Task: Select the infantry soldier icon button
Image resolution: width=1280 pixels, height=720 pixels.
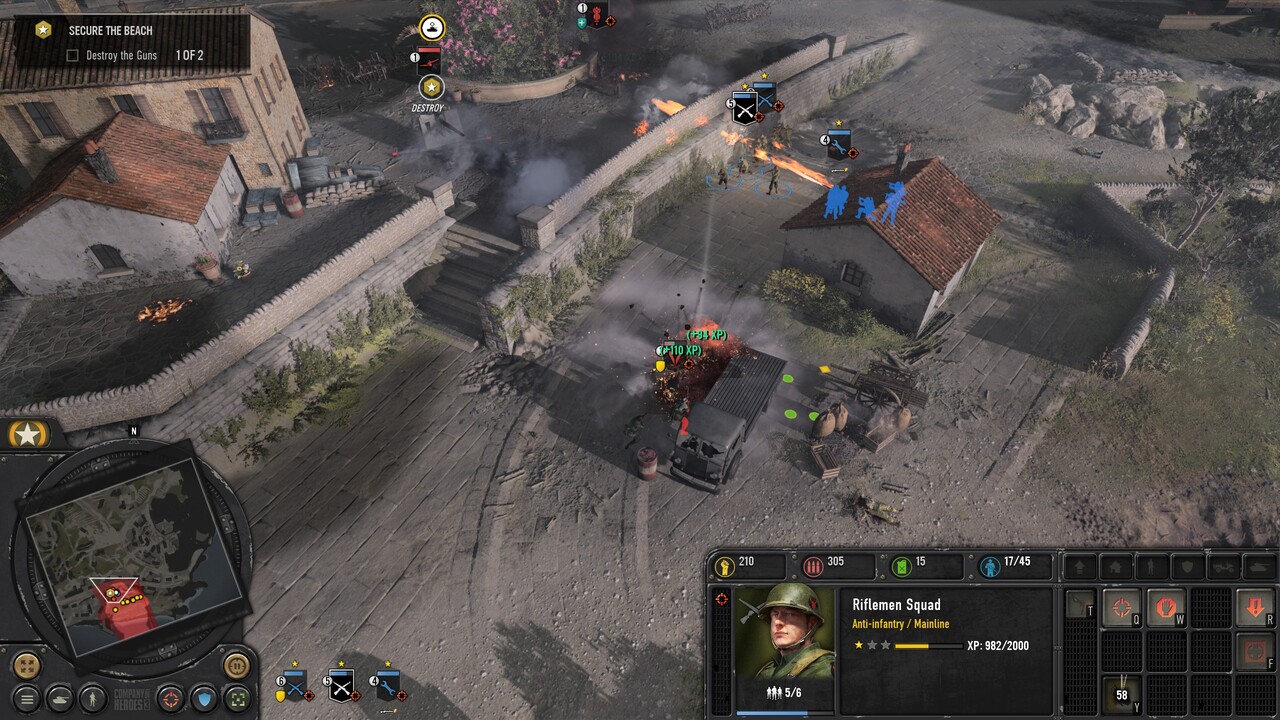Action: pyautogui.click(x=93, y=698)
